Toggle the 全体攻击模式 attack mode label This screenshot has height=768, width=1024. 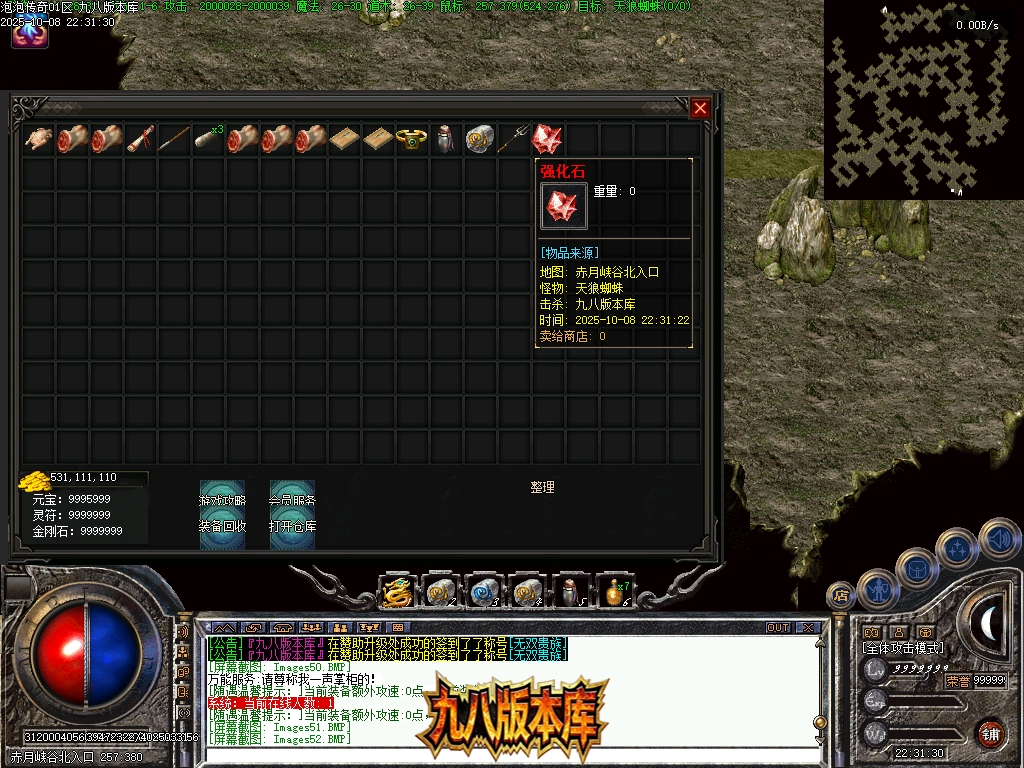pyautogui.click(x=903, y=648)
